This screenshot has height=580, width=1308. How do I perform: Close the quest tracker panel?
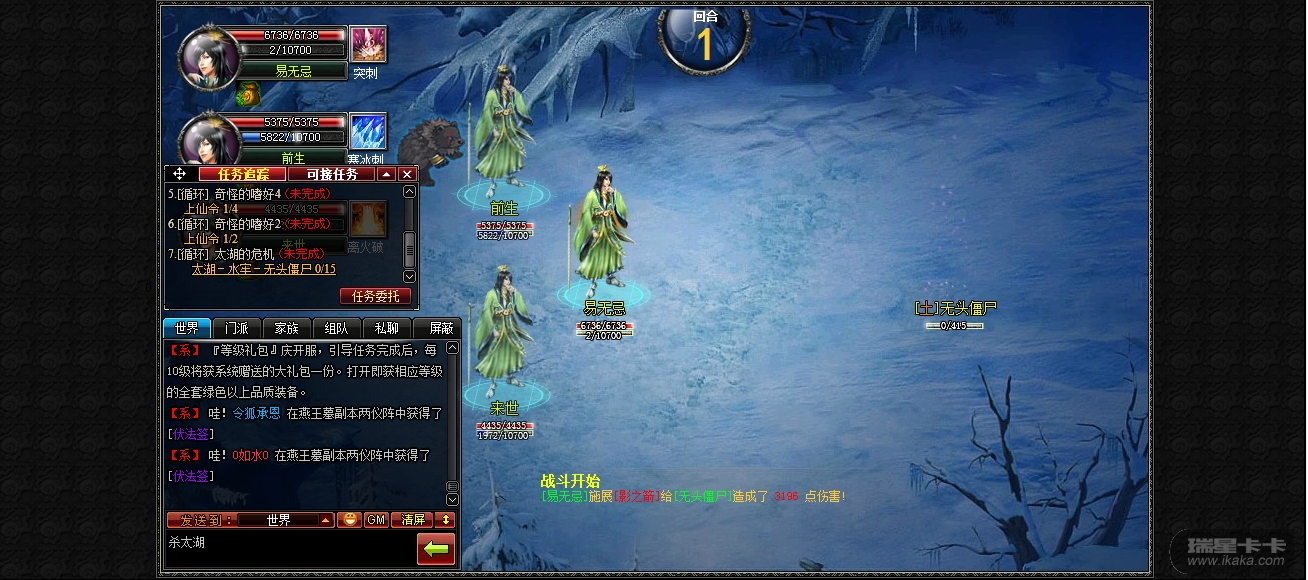point(407,174)
